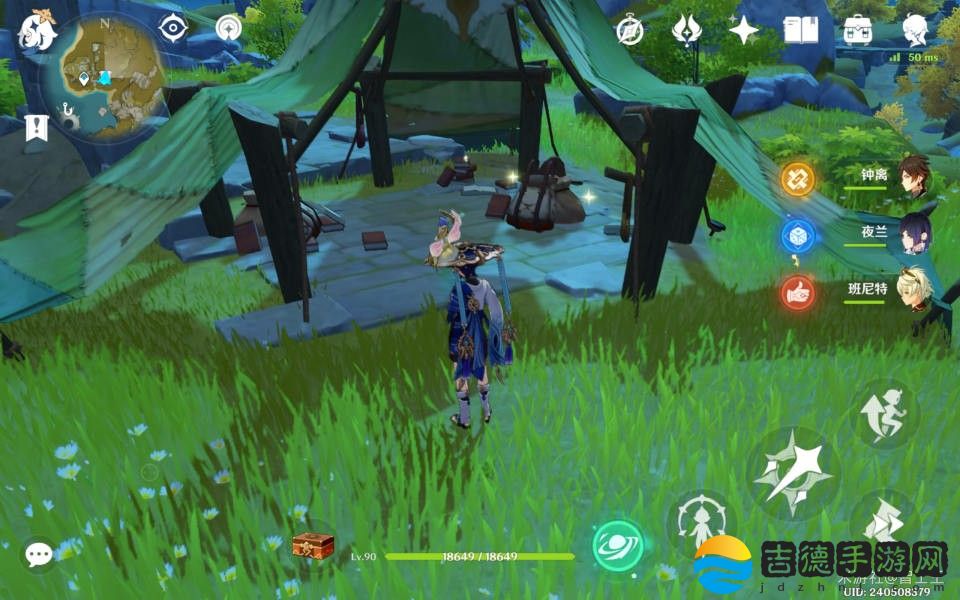Toggle the eye-shaped elemental sight icon
960x600 pixels.
(174, 27)
